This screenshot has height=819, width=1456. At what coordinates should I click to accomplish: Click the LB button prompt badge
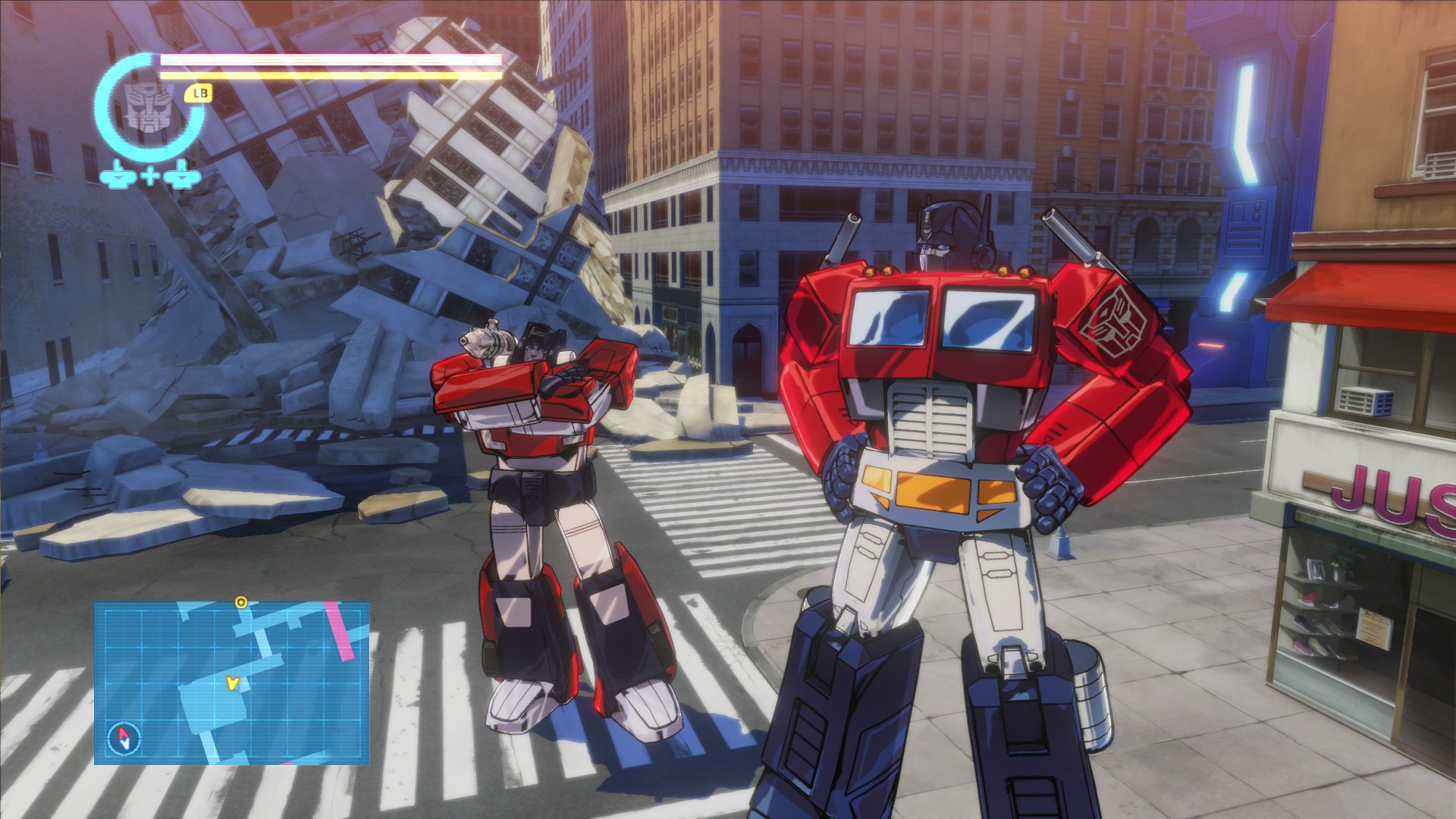(199, 94)
